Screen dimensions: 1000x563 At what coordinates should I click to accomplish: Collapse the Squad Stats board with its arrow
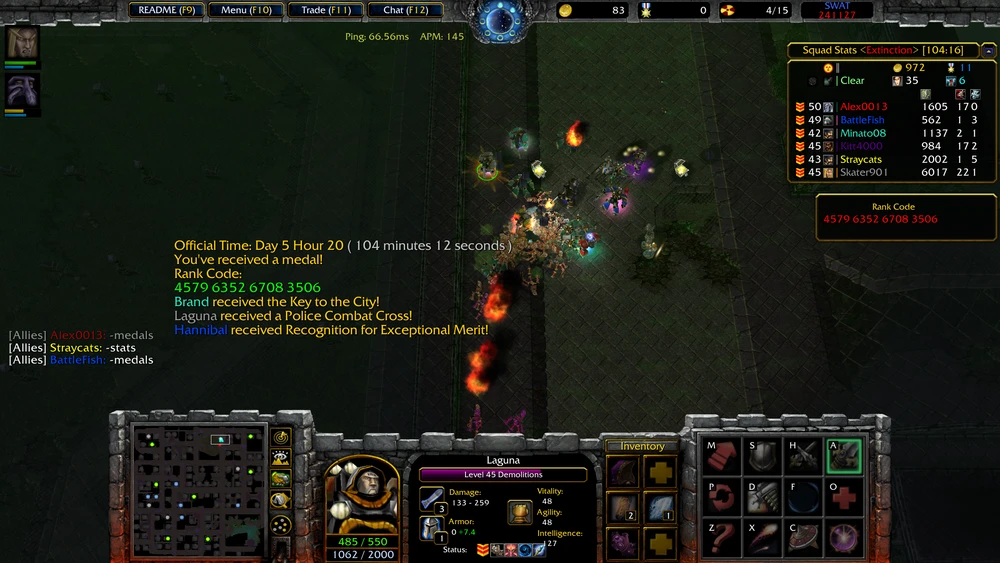(x=988, y=49)
